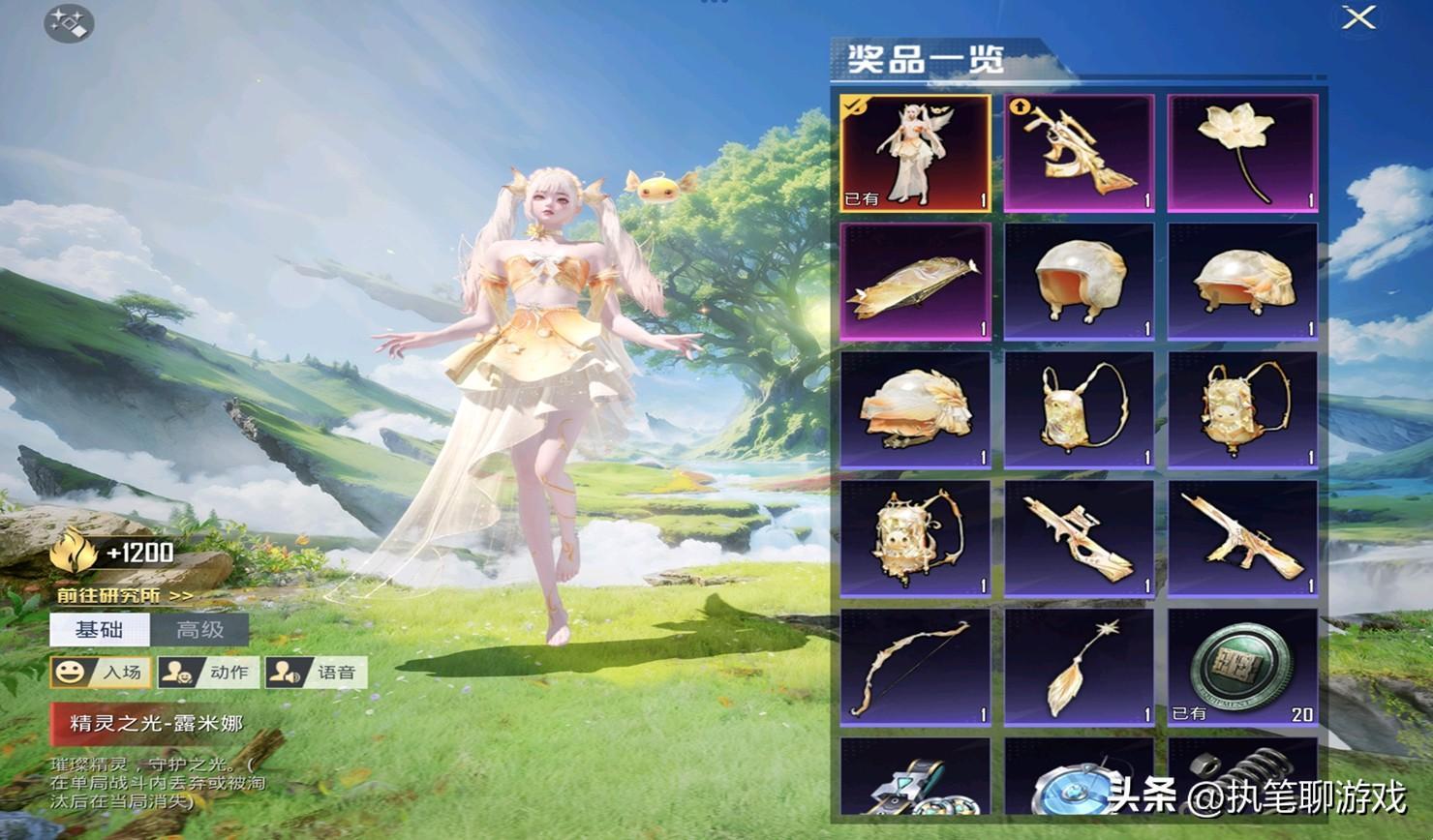Select the green coin token reward
The width and height of the screenshot is (1433, 840).
(1242, 667)
